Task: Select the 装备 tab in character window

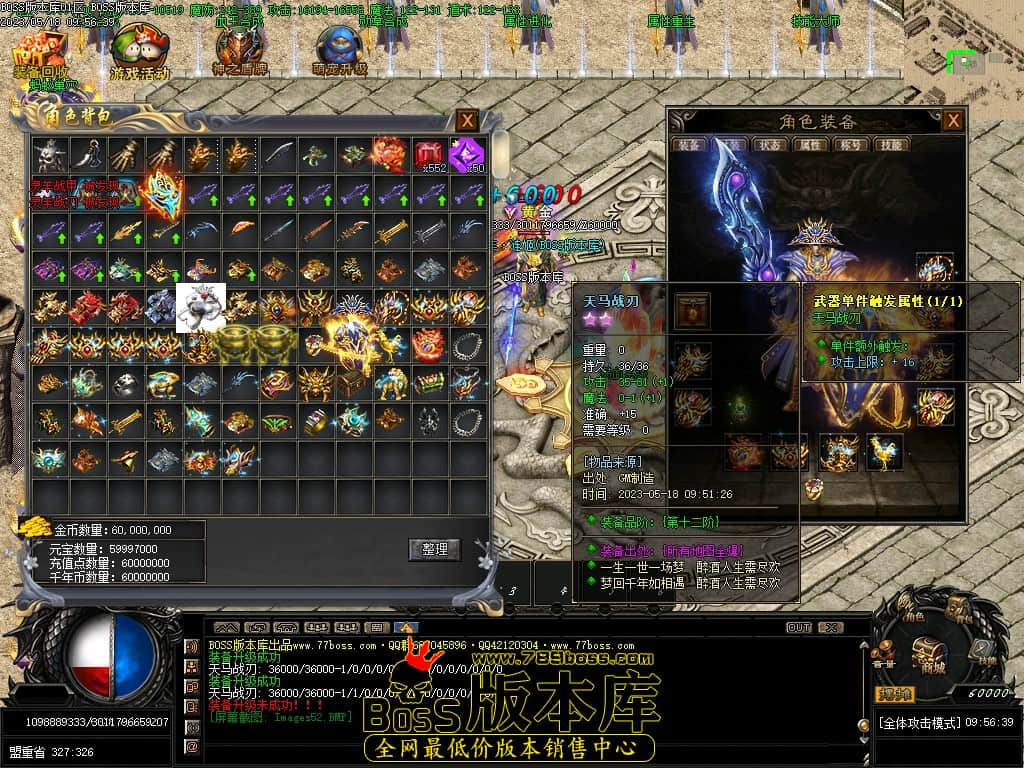Action: [x=690, y=145]
